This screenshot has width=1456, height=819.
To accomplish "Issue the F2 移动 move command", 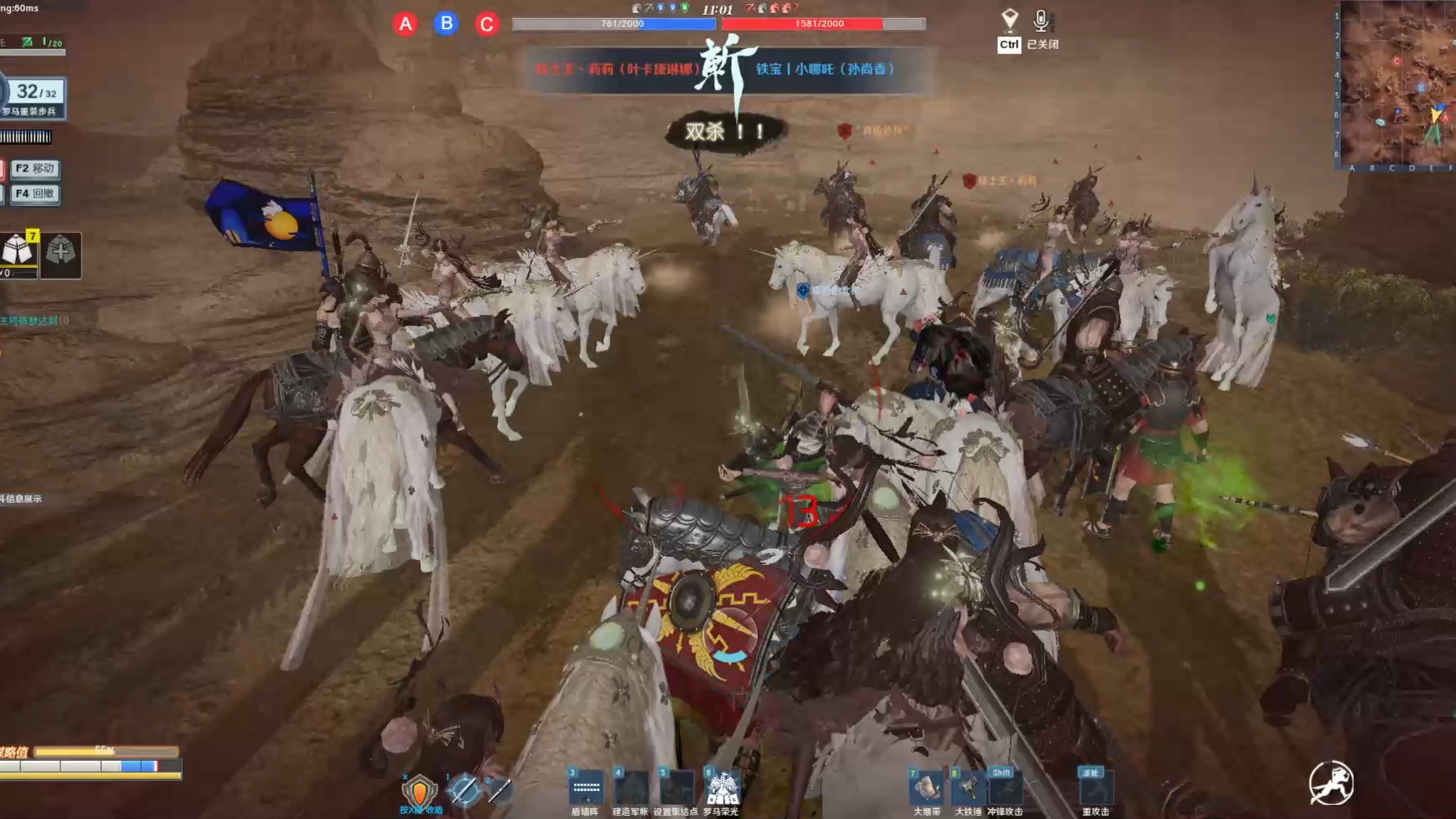I will [34, 168].
